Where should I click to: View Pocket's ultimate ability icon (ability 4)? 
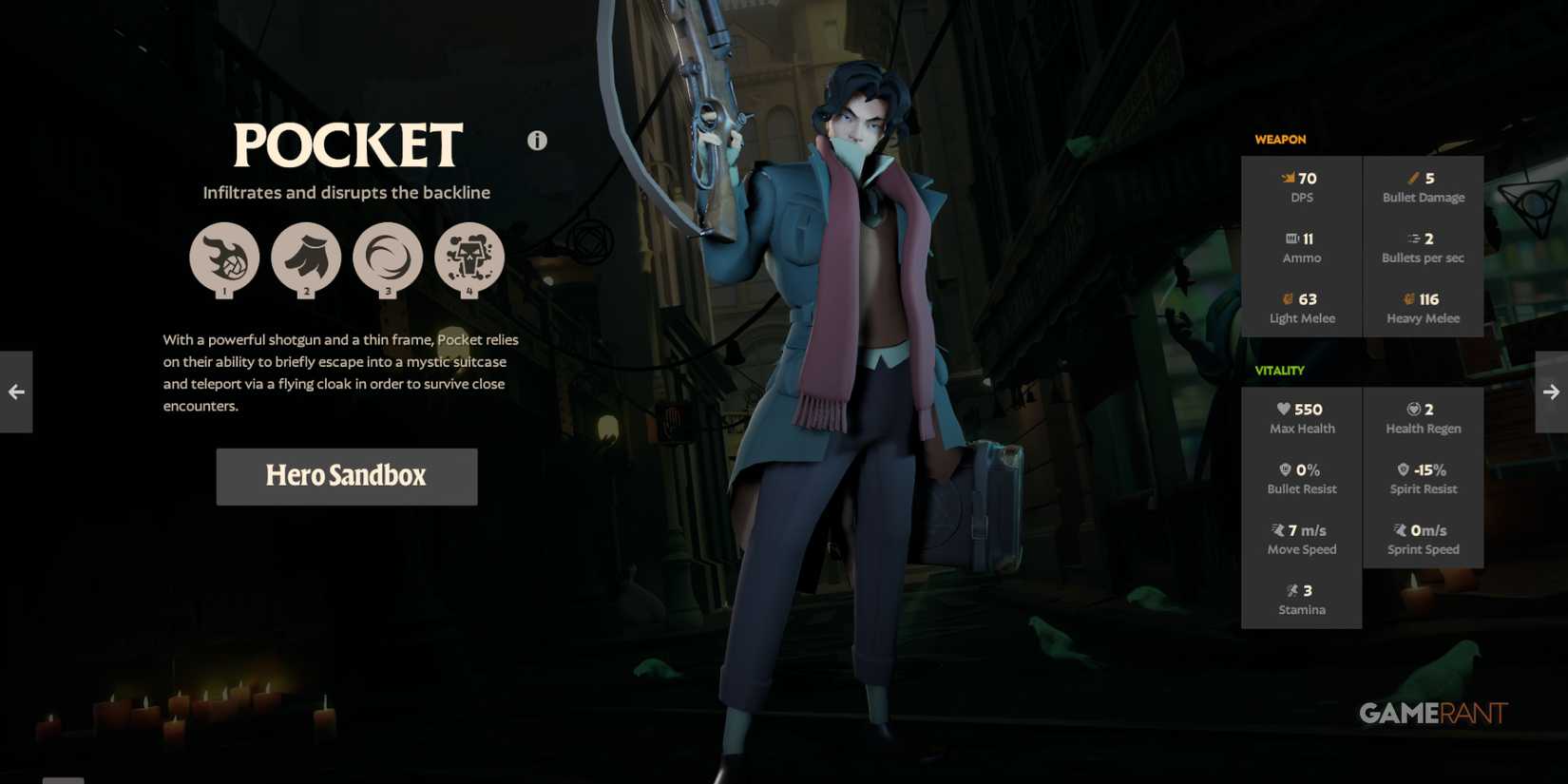coord(469,258)
